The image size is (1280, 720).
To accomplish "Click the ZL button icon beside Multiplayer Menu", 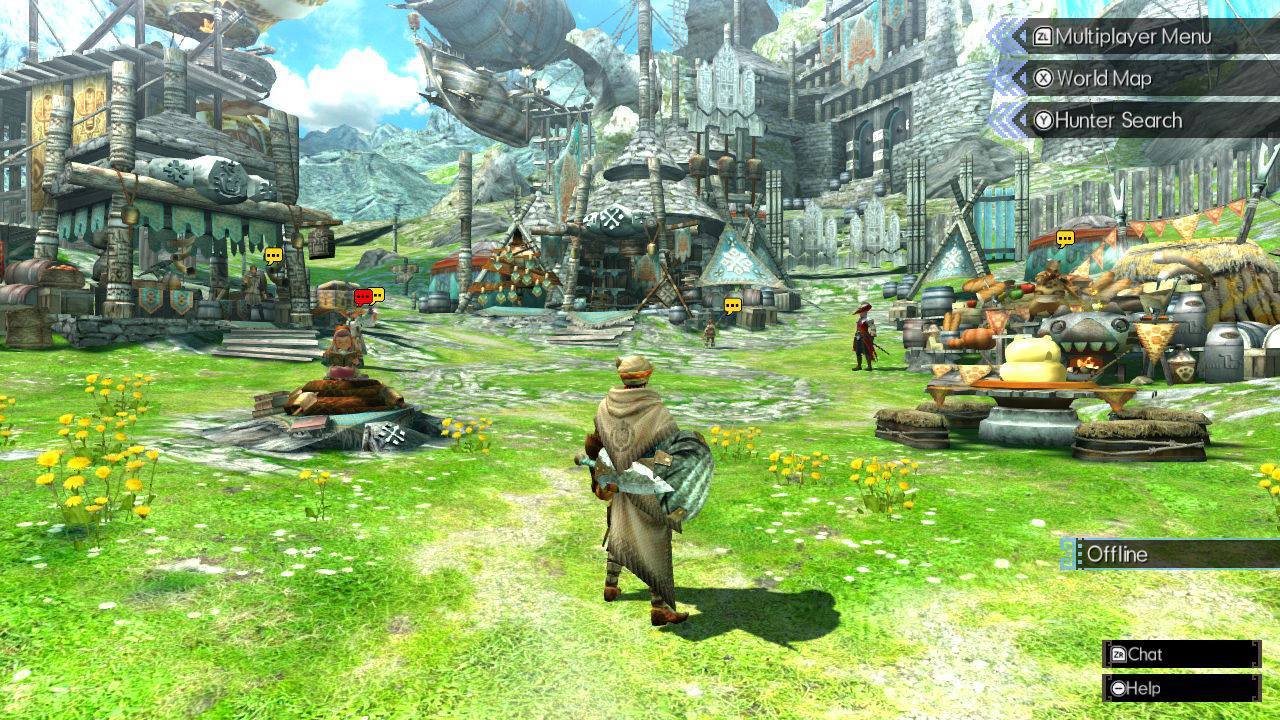I will (1044, 38).
